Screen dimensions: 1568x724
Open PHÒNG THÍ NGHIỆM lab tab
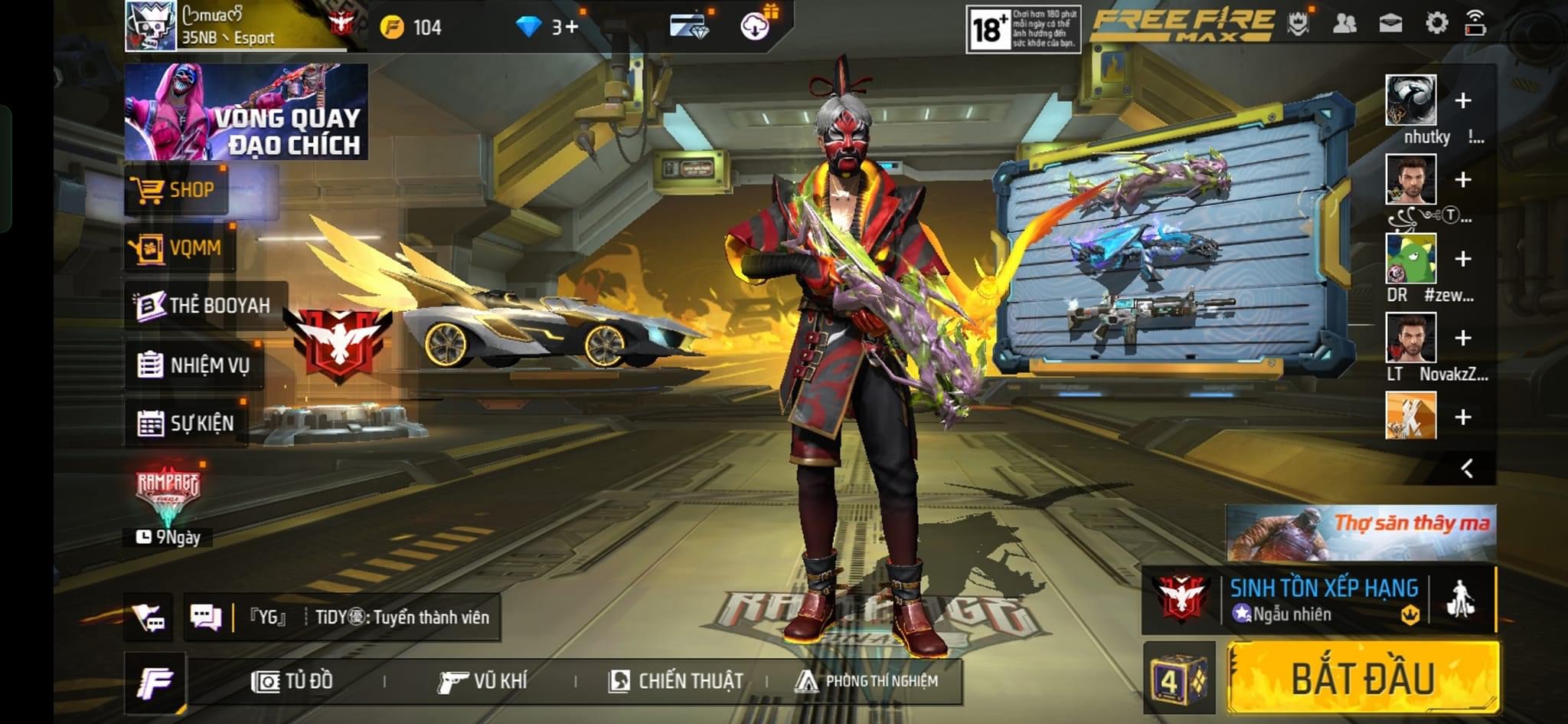[867, 681]
